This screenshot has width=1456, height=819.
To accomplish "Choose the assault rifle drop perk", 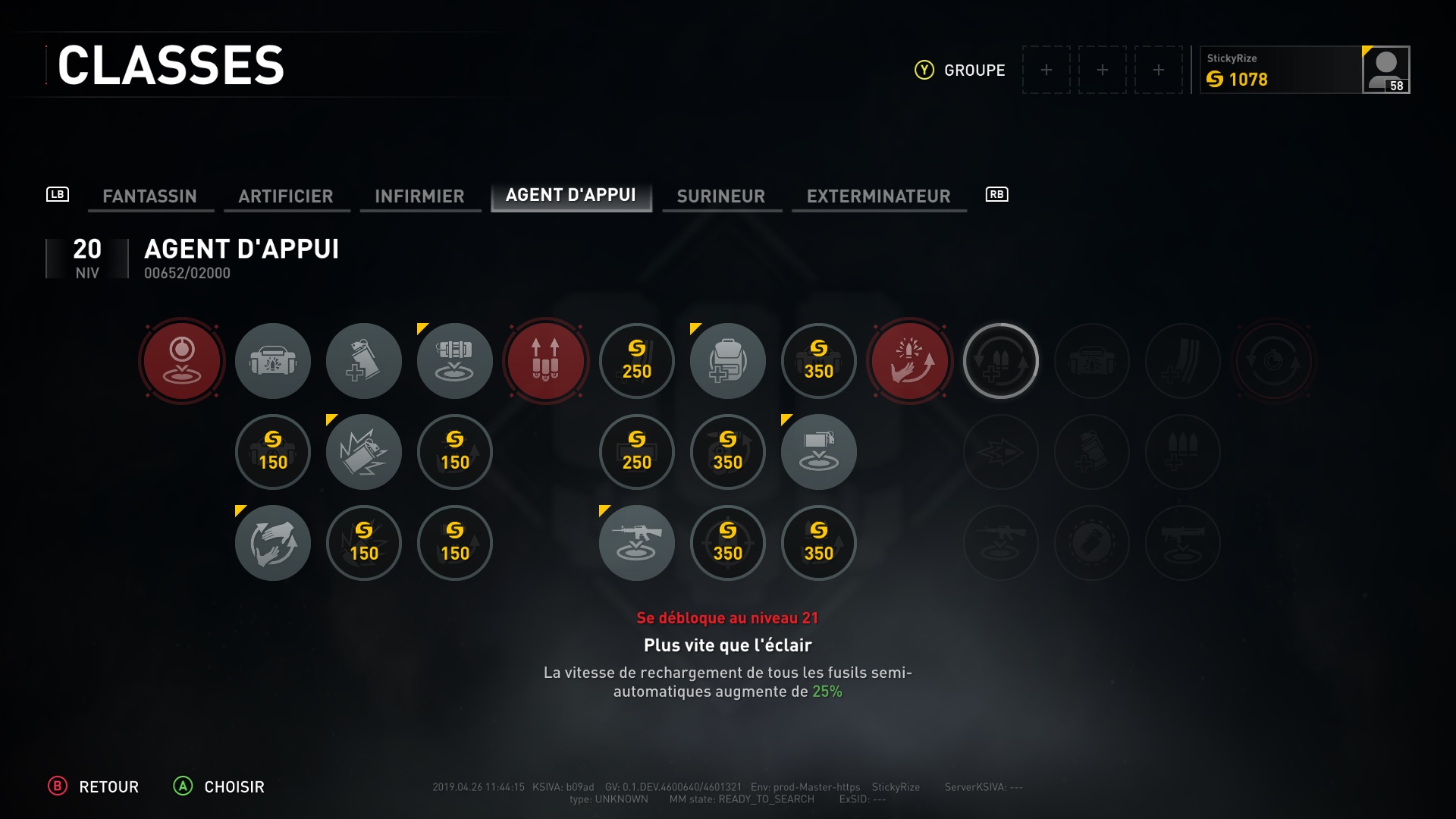I will (637, 543).
